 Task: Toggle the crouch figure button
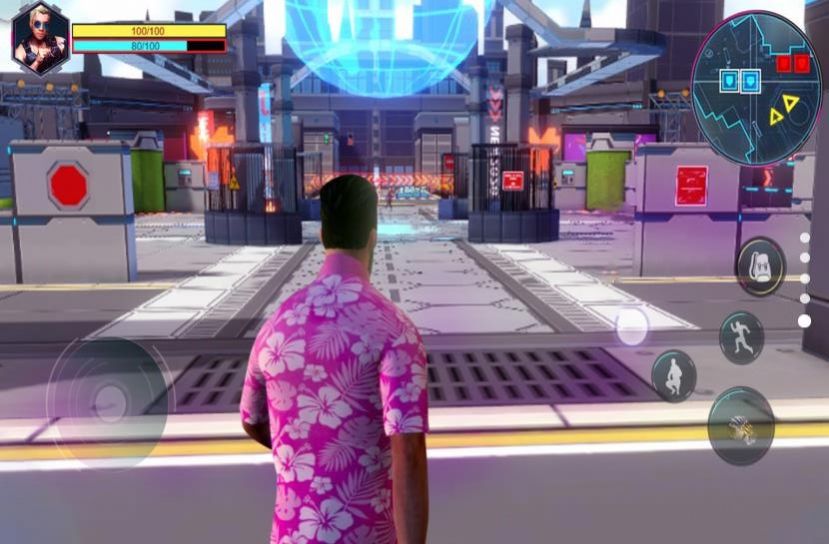[674, 376]
